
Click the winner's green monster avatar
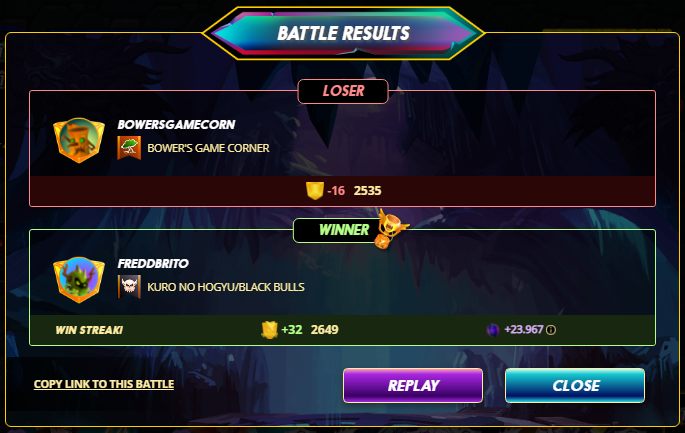tap(79, 279)
